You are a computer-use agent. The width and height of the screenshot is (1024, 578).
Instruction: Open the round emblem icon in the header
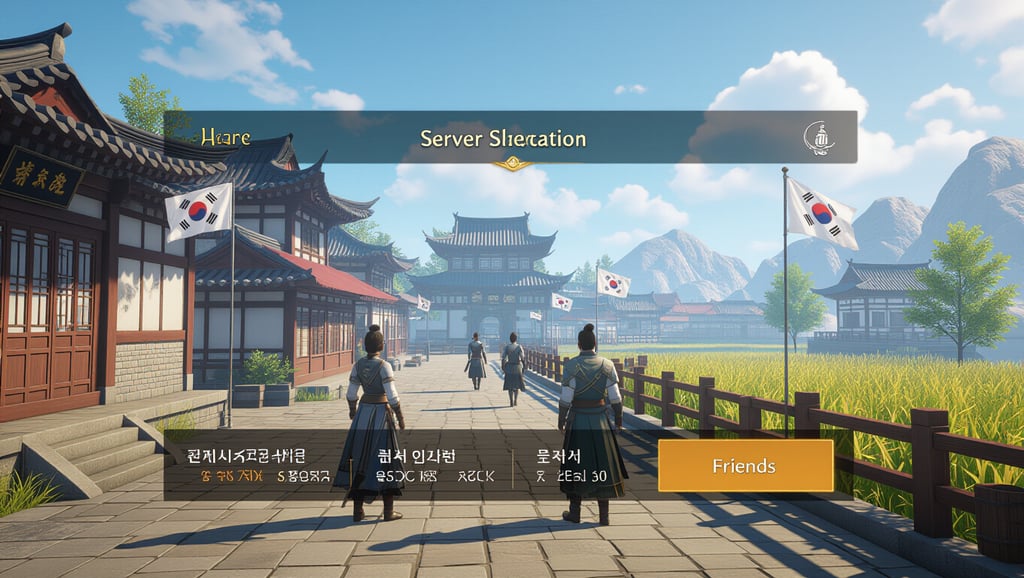(818, 139)
